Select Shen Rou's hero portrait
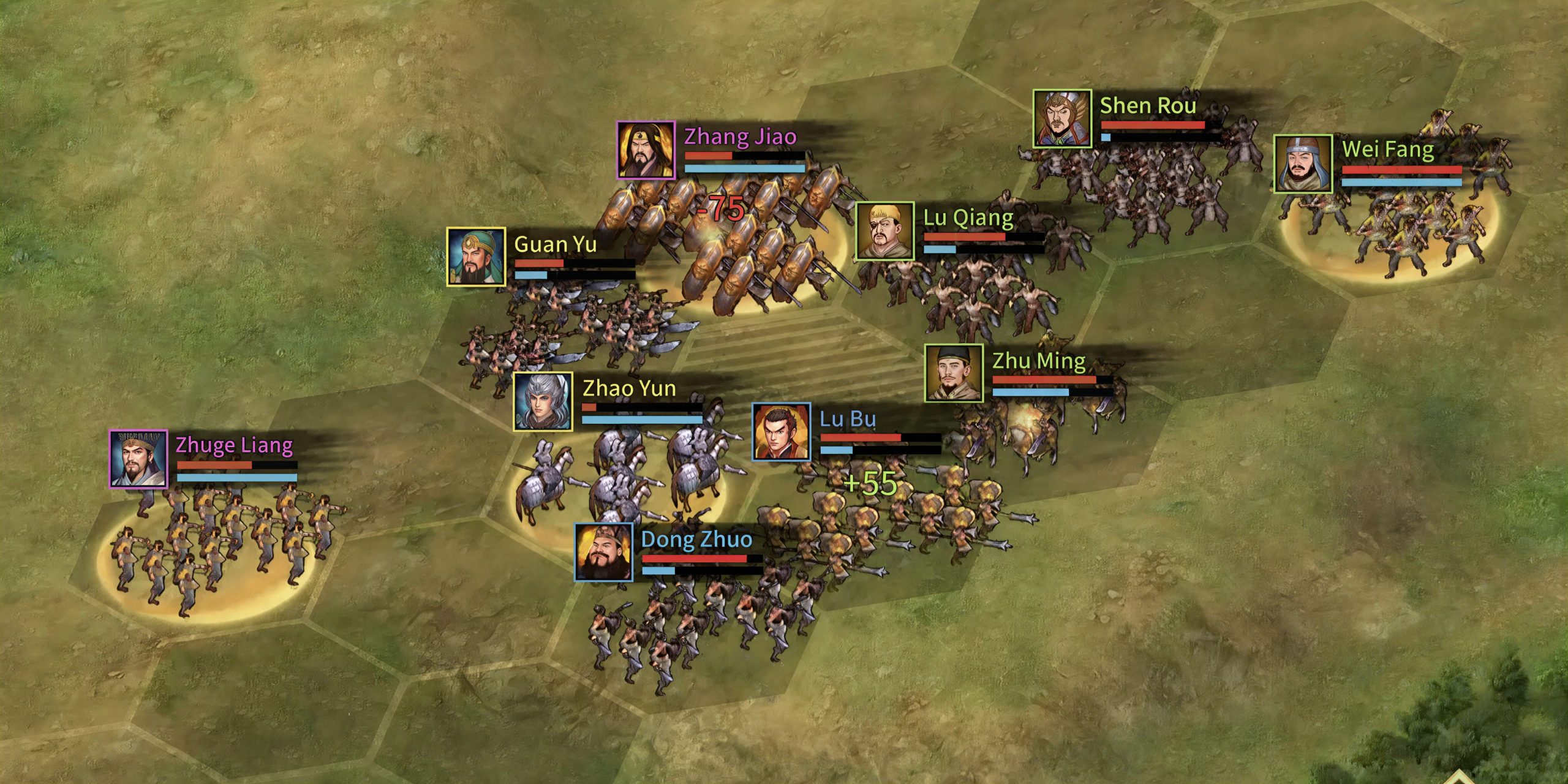This screenshot has width=1568, height=784. click(x=1061, y=117)
